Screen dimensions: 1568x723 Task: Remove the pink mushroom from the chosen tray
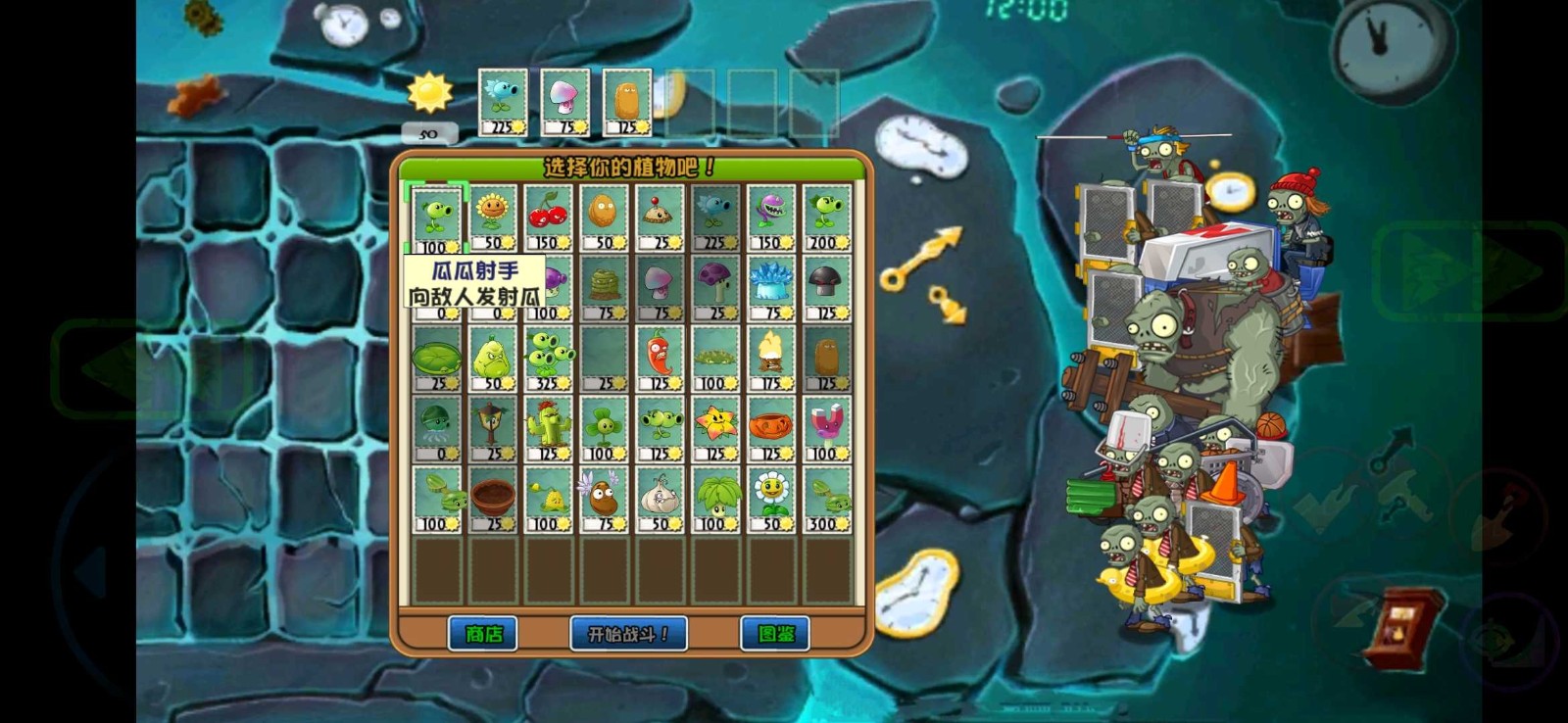[x=564, y=102]
